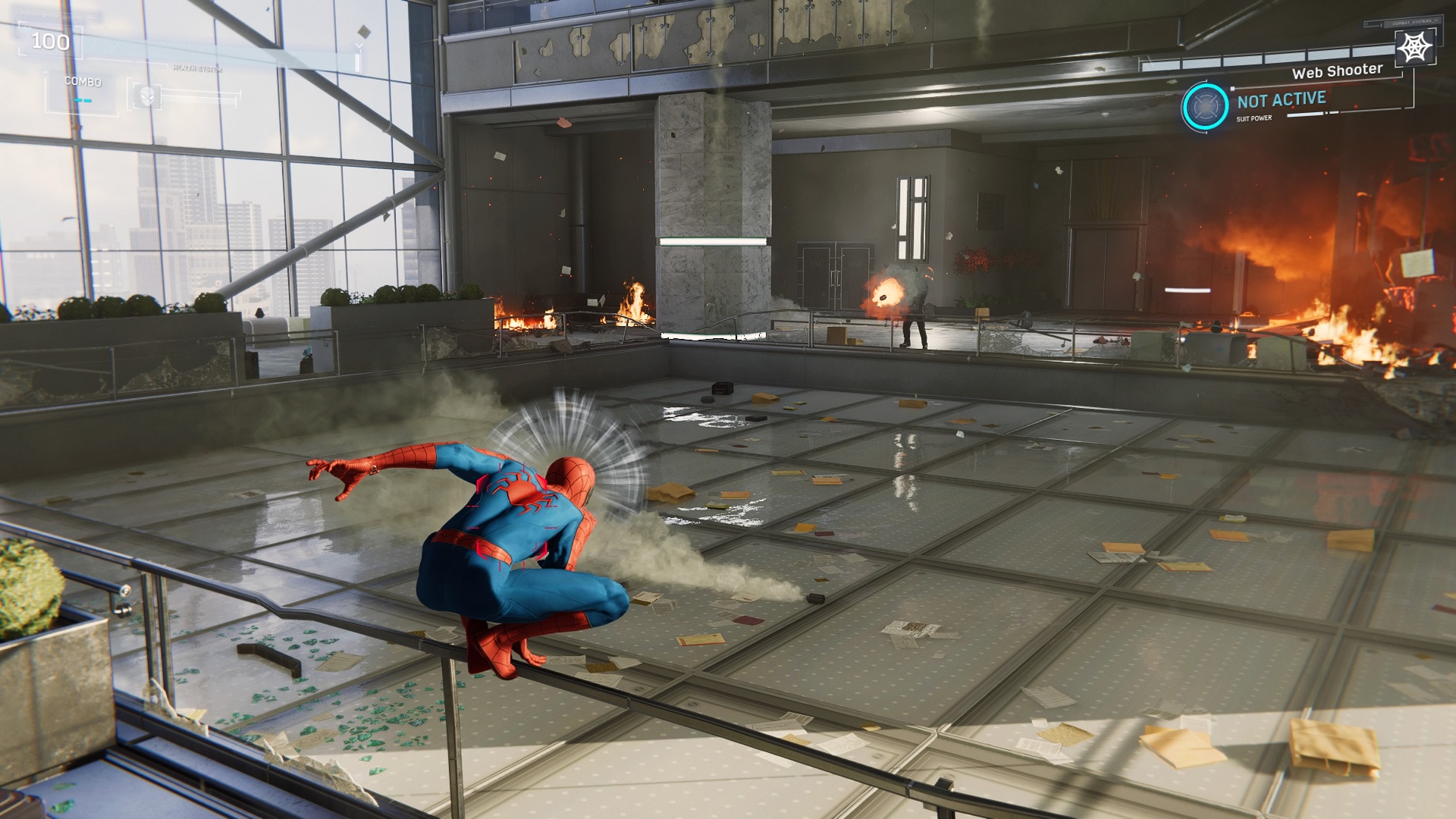Click the circular Suit Power gauge
The image size is (1456, 819).
pos(1204,107)
